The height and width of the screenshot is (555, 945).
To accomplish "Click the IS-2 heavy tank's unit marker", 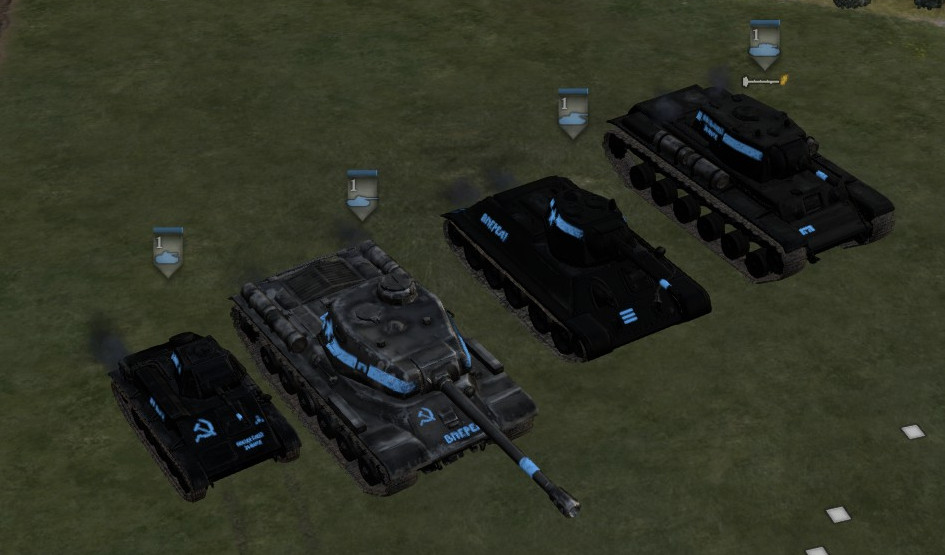I will pyautogui.click(x=362, y=195).
